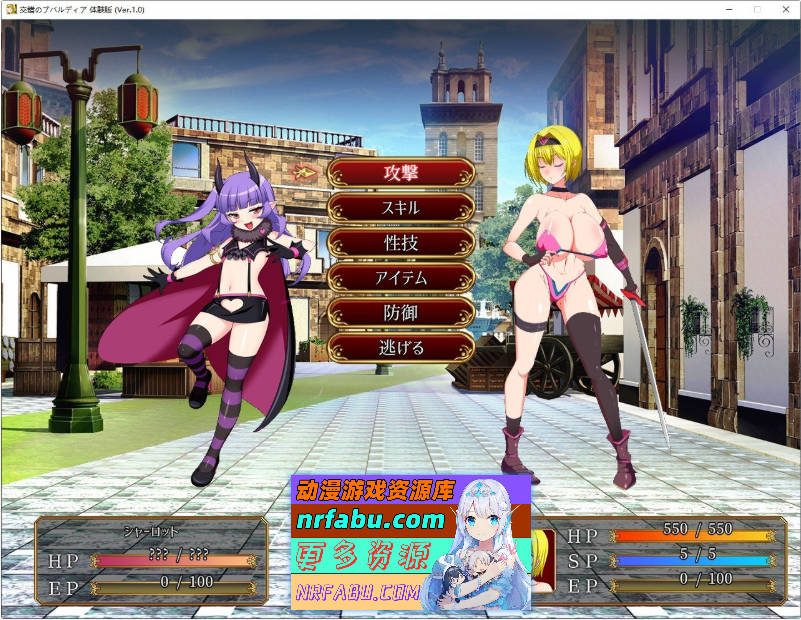The height and width of the screenshot is (620, 801).
Task: Choose 逃げる to flee battle
Action: pyautogui.click(x=401, y=348)
